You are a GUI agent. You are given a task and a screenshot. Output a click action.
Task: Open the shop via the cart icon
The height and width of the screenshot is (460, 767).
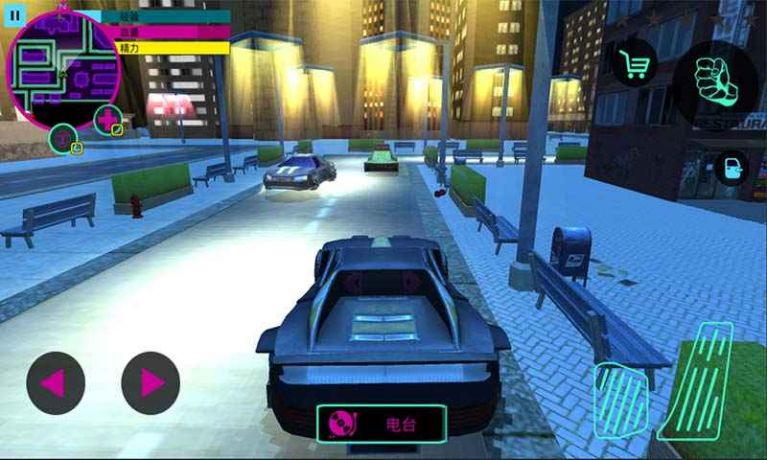(x=634, y=62)
